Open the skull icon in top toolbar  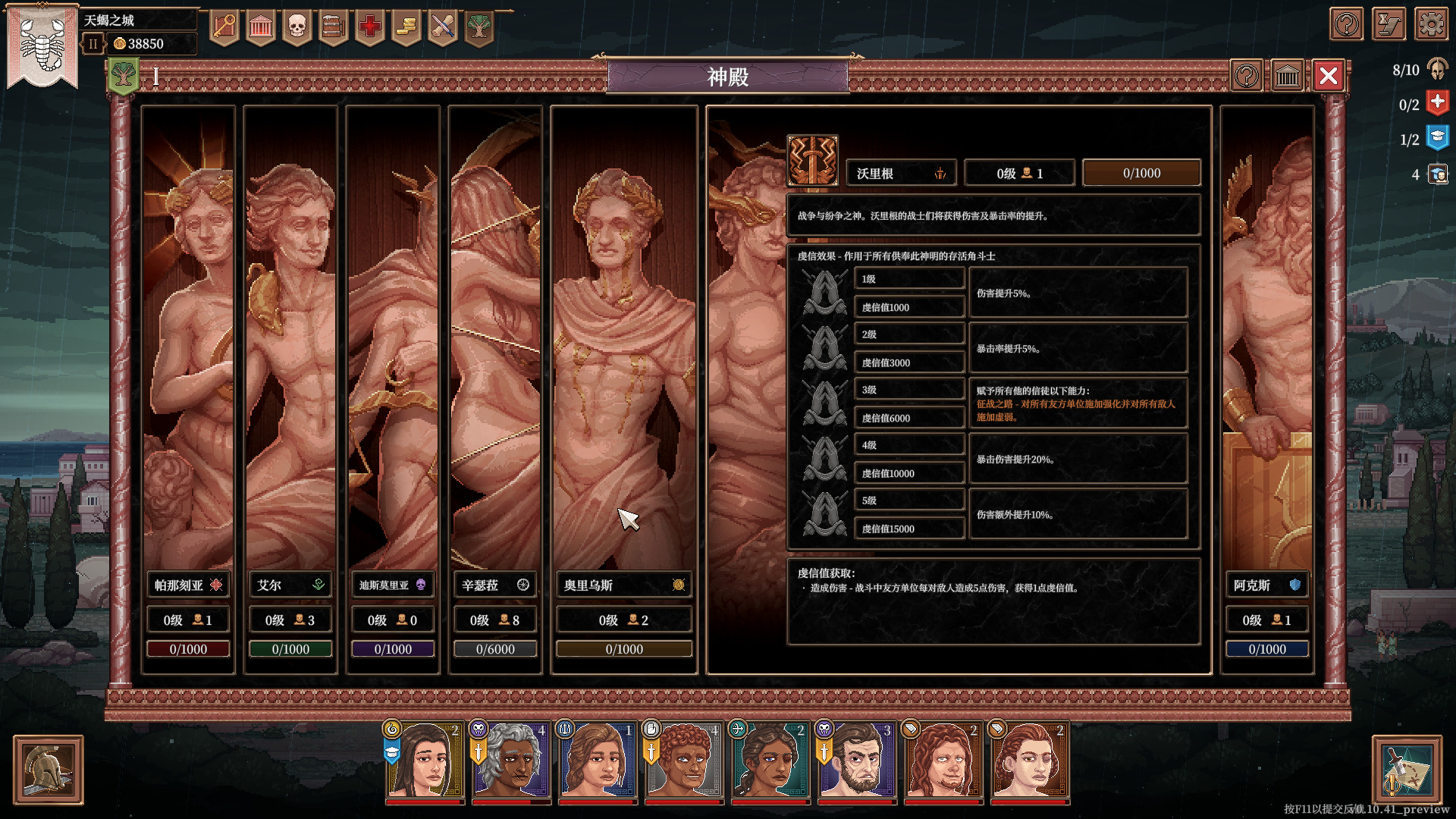297,27
